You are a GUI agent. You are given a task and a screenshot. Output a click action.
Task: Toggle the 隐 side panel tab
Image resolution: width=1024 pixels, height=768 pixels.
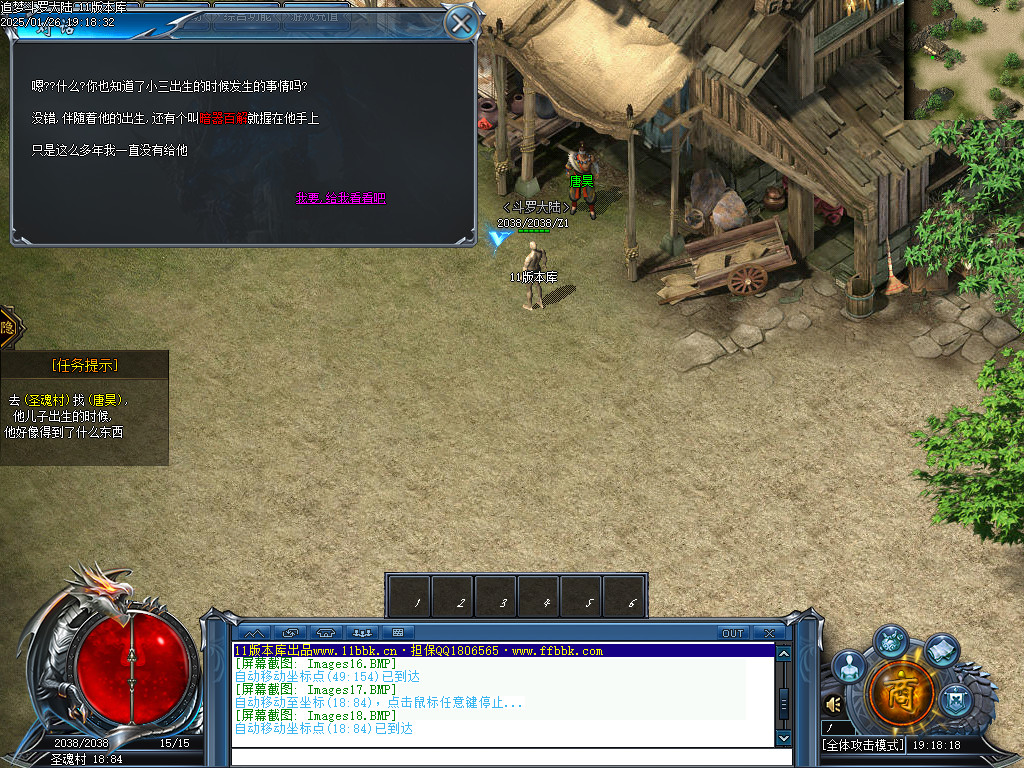(7, 327)
